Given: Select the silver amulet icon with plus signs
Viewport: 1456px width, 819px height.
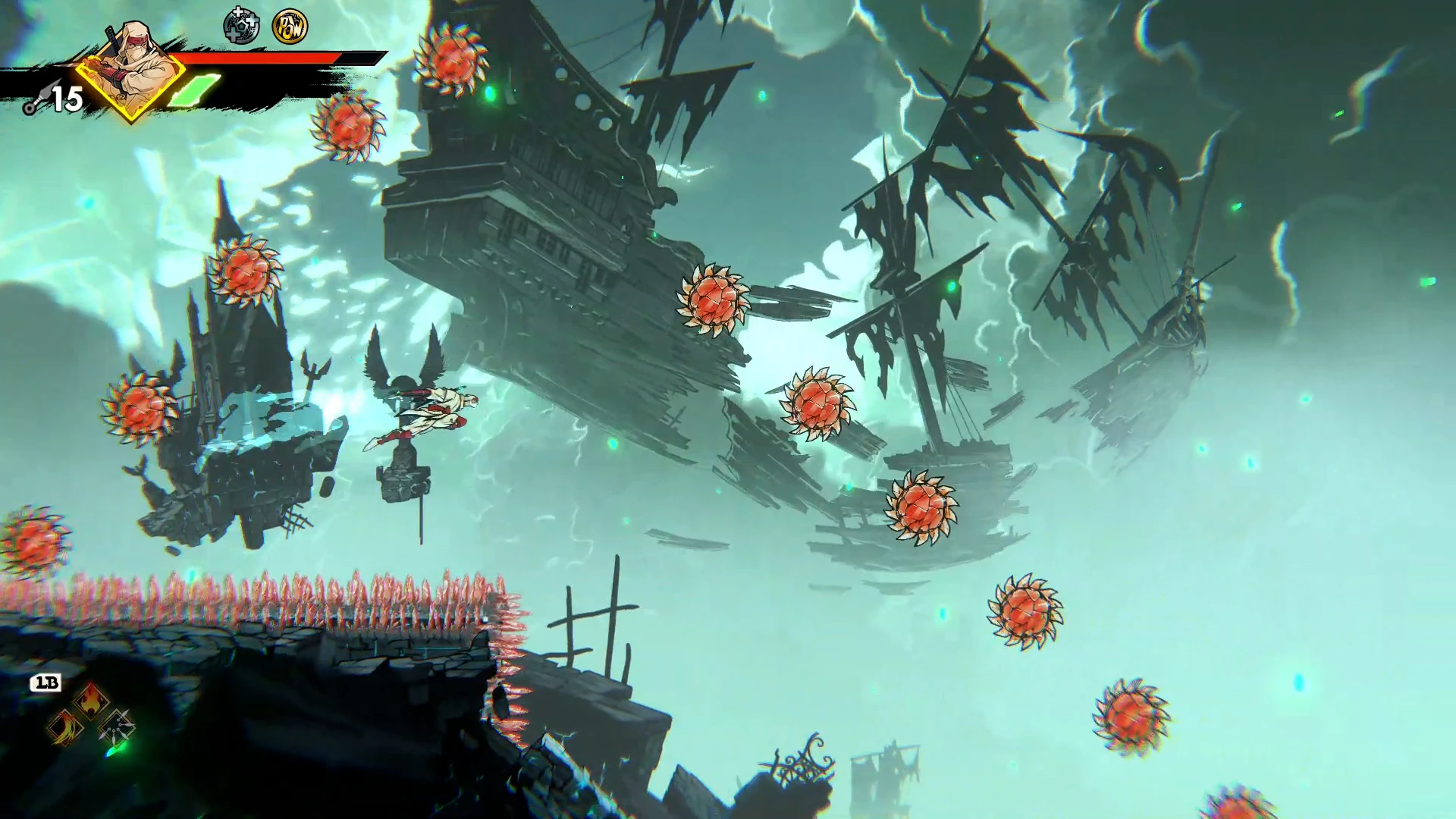Looking at the screenshot, I should 241,27.
